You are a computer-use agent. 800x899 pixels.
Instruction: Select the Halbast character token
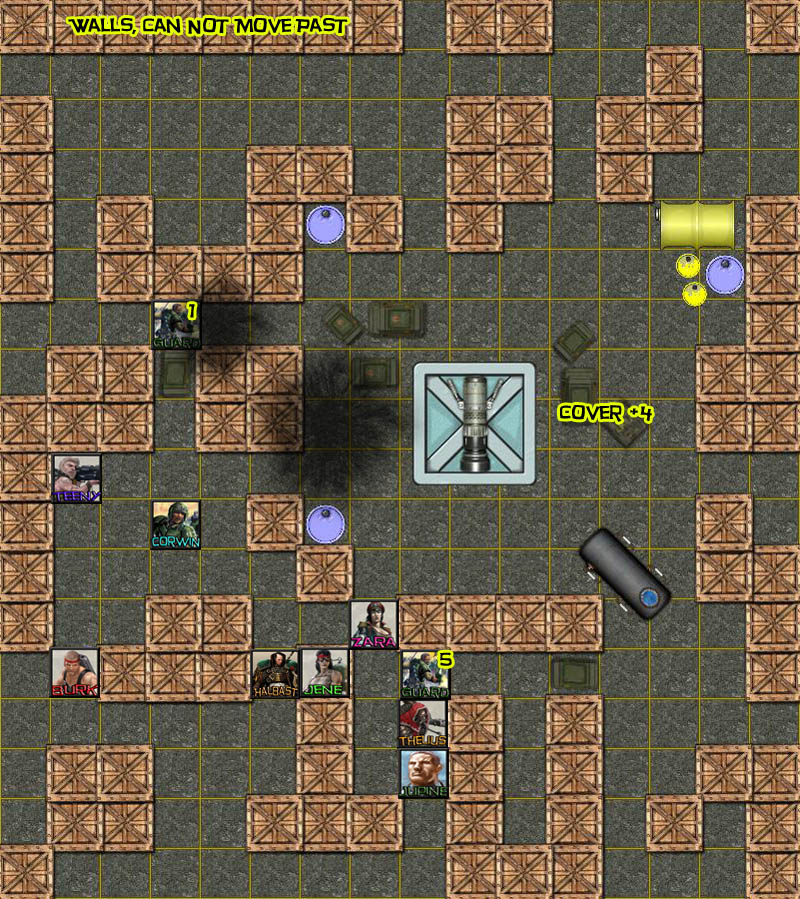[x=275, y=673]
